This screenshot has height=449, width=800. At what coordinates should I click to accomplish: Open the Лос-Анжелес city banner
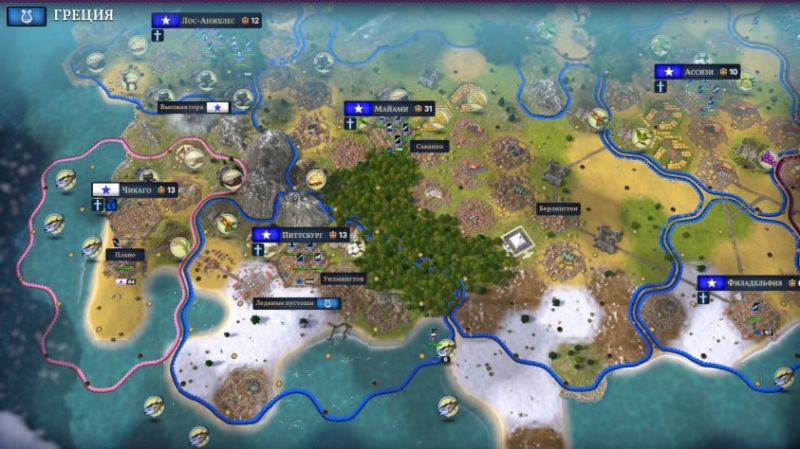tap(206, 20)
